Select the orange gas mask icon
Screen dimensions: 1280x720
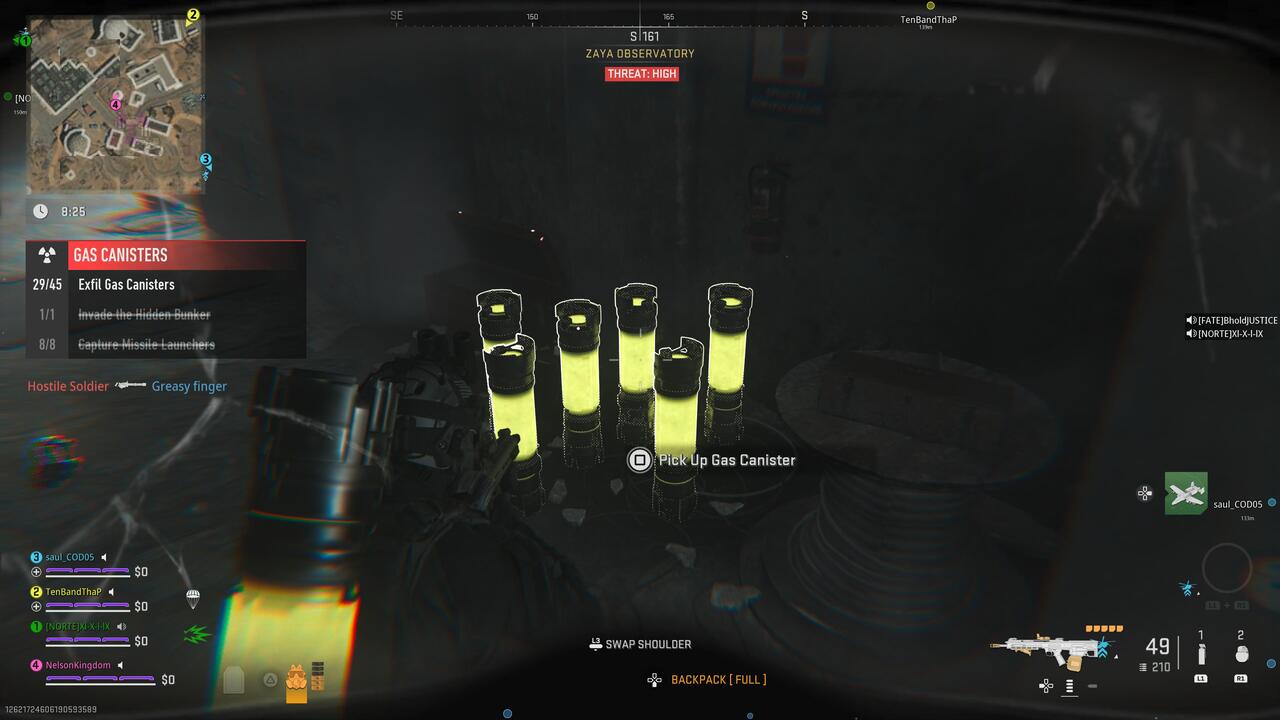(x=297, y=678)
